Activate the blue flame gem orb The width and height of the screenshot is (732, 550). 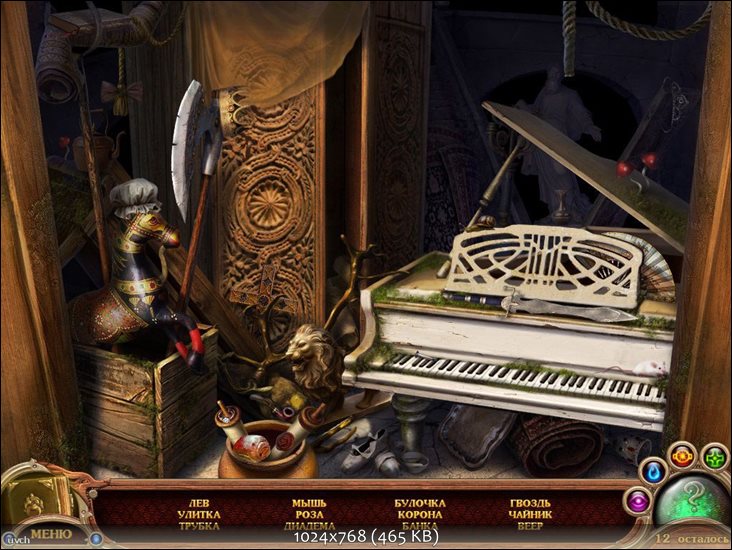(653, 470)
